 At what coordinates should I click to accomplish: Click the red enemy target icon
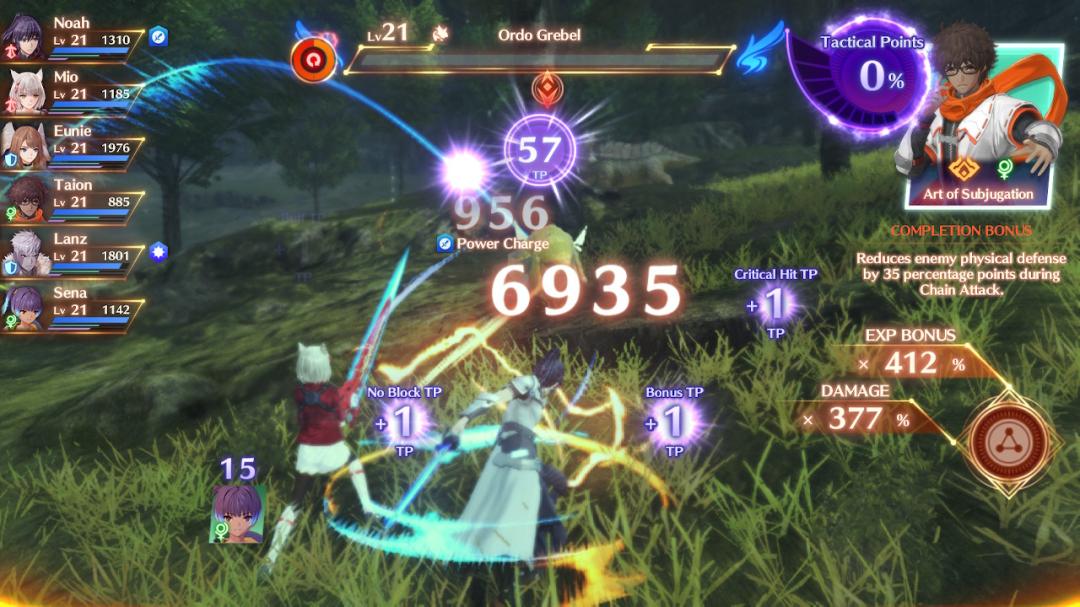[x=312, y=59]
